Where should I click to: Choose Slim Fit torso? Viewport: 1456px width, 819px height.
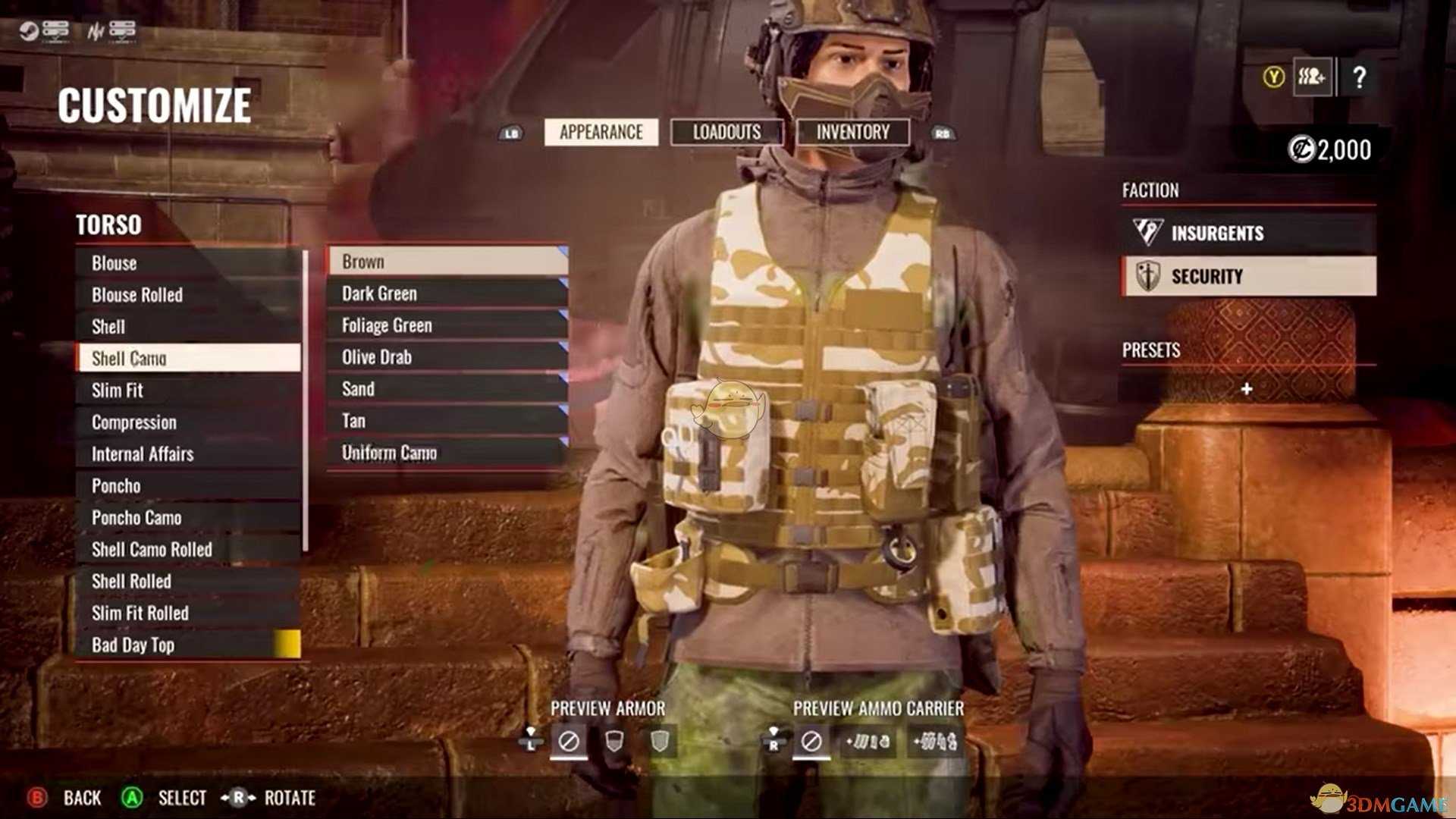tap(188, 391)
